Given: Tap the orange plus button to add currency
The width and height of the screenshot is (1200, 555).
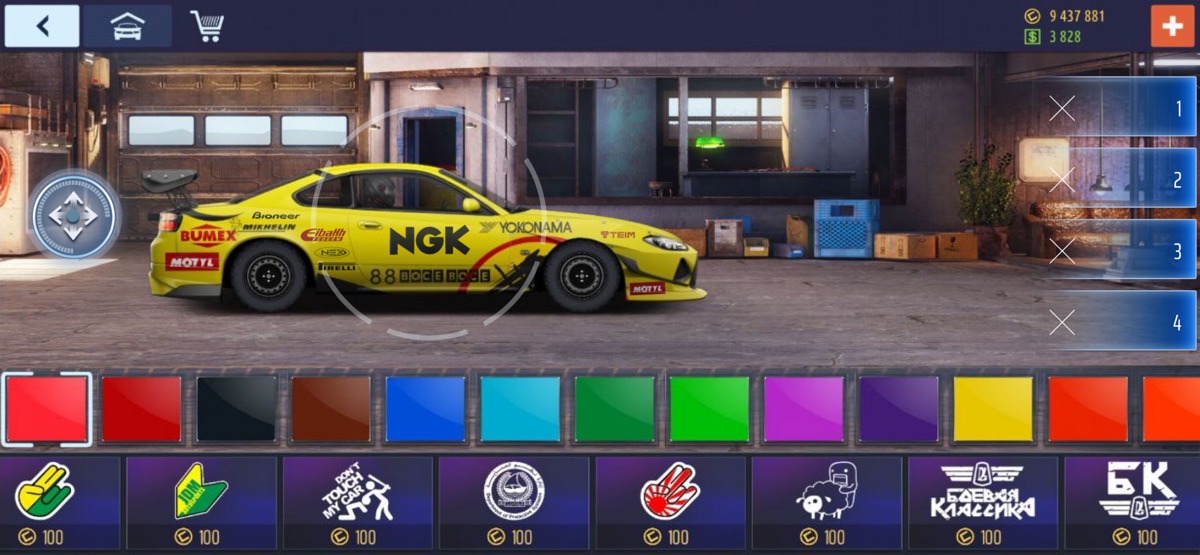Looking at the screenshot, I should click(1172, 26).
